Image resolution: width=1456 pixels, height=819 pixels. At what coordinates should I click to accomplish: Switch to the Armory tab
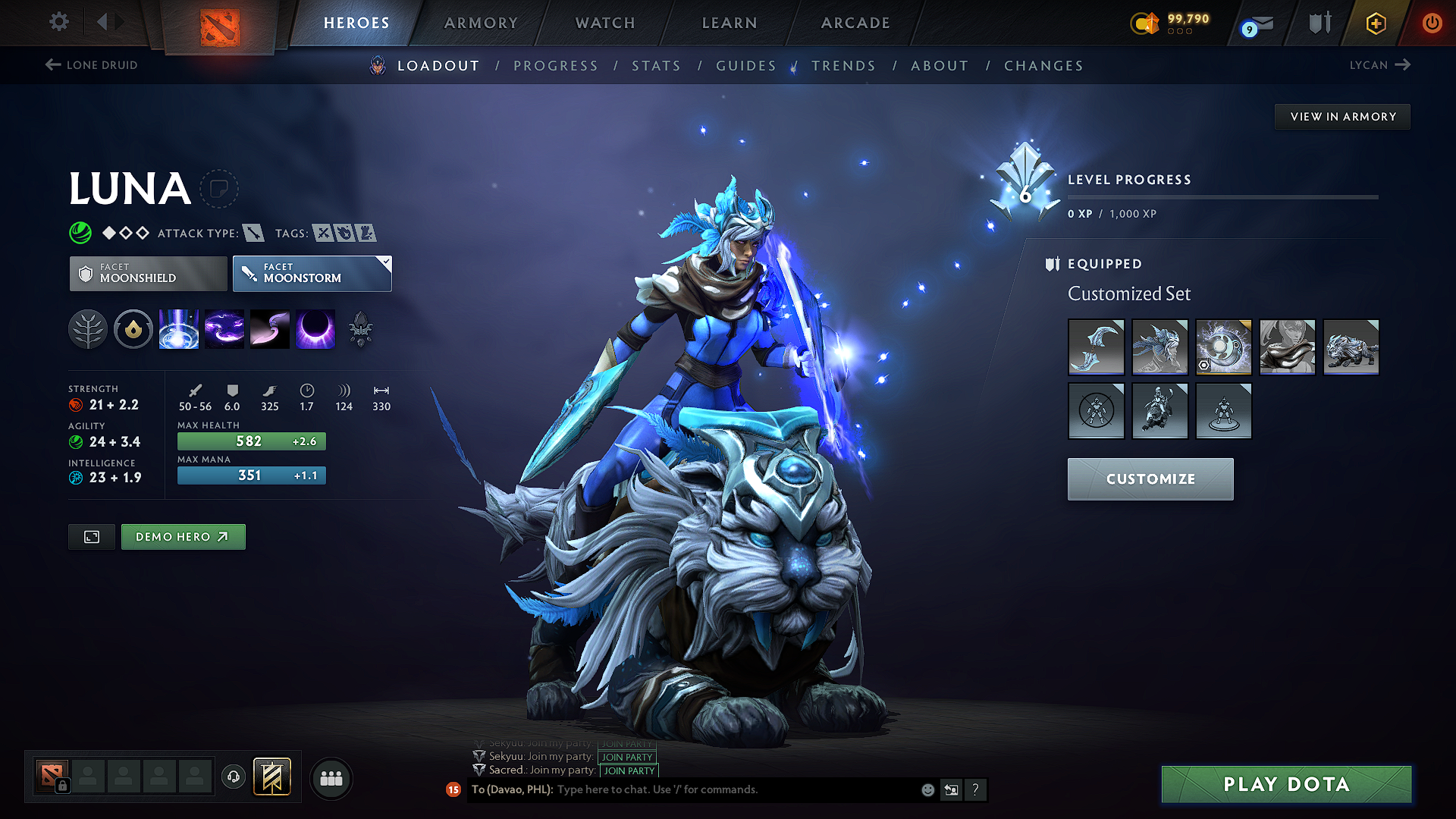pyautogui.click(x=481, y=23)
